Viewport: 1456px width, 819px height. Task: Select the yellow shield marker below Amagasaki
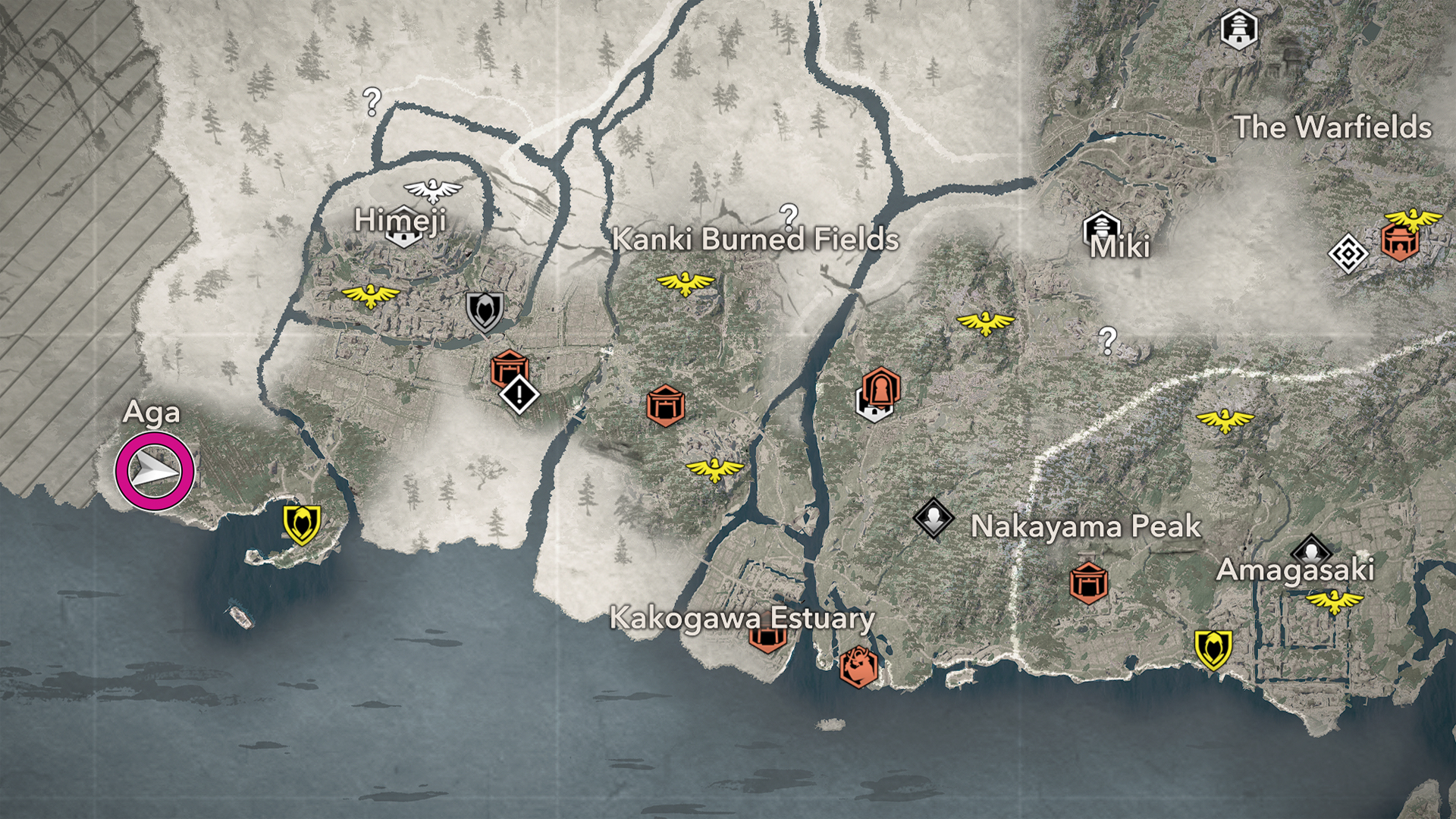pyautogui.click(x=1213, y=649)
